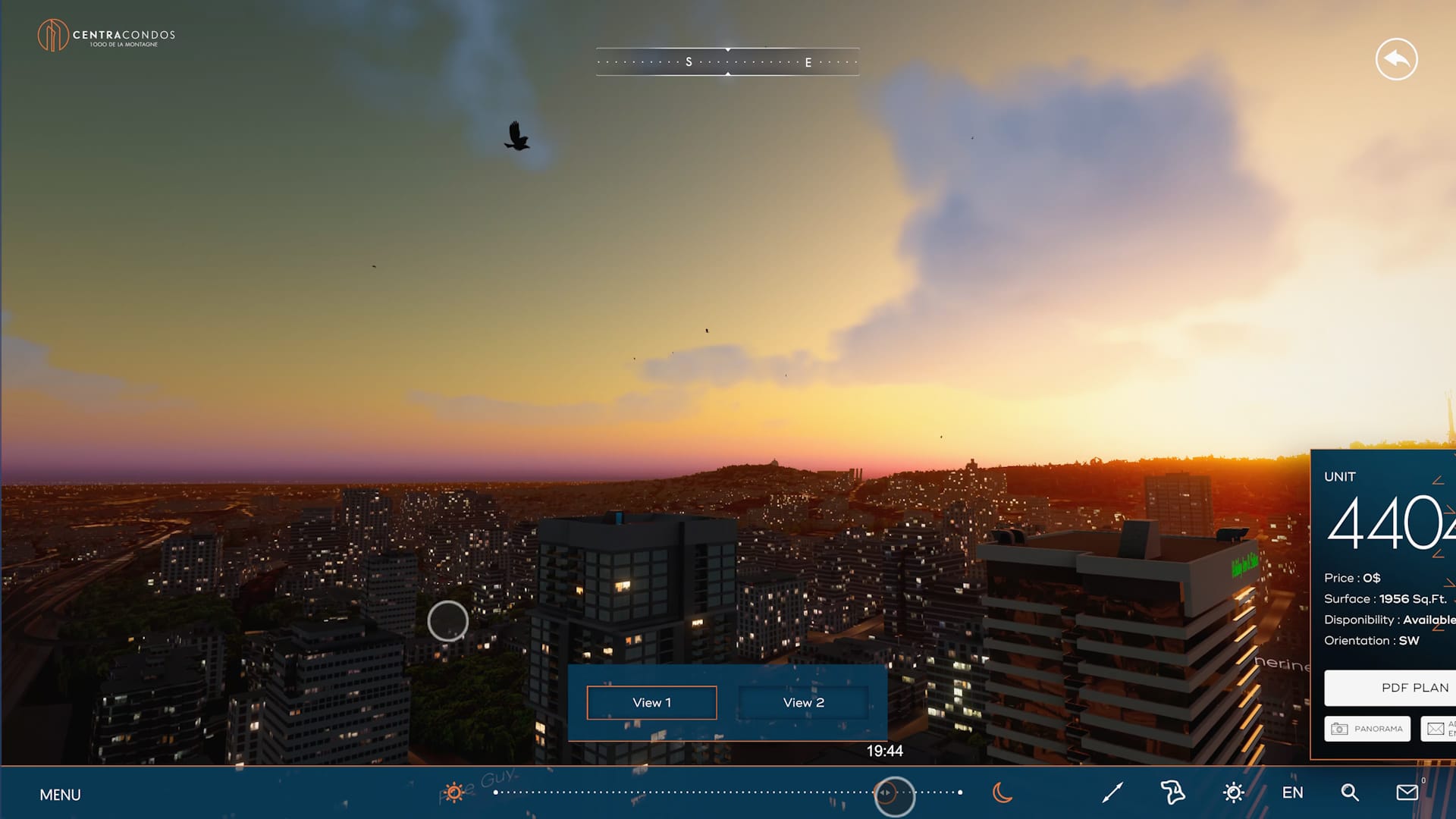Screen dimensions: 1456x819
Task: Activate the diagonal arrow measure tool
Action: (1112, 792)
